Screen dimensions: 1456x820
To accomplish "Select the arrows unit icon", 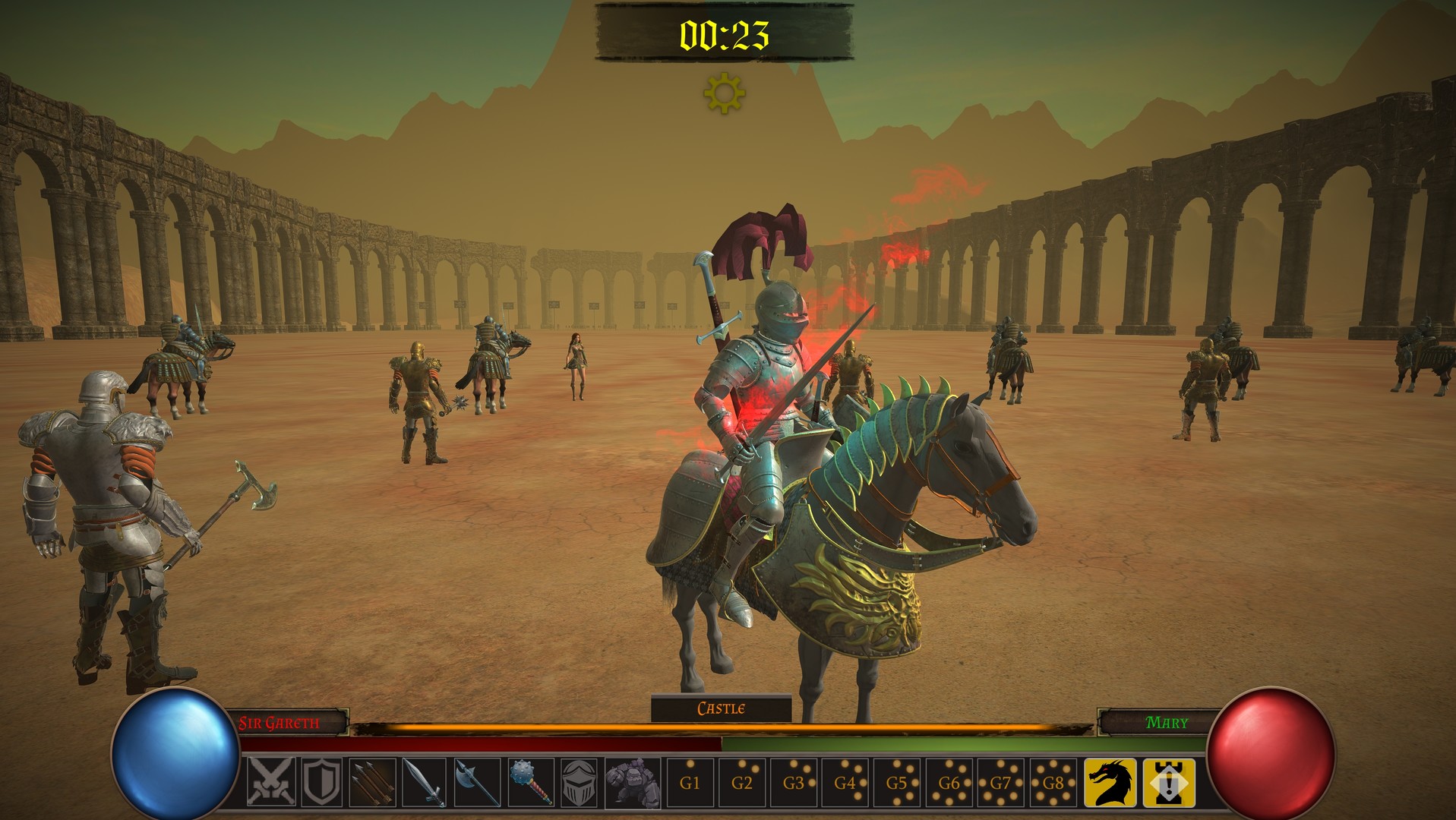I will click(x=373, y=781).
